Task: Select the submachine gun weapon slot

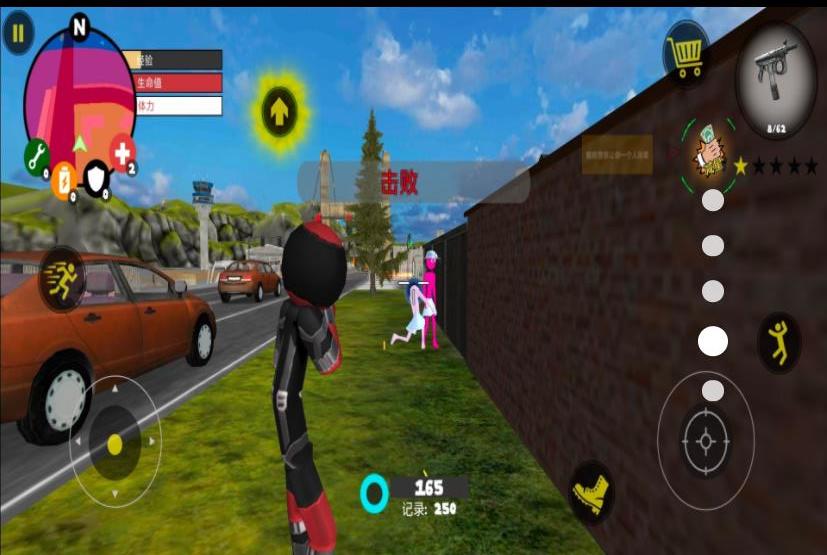Action: click(776, 80)
